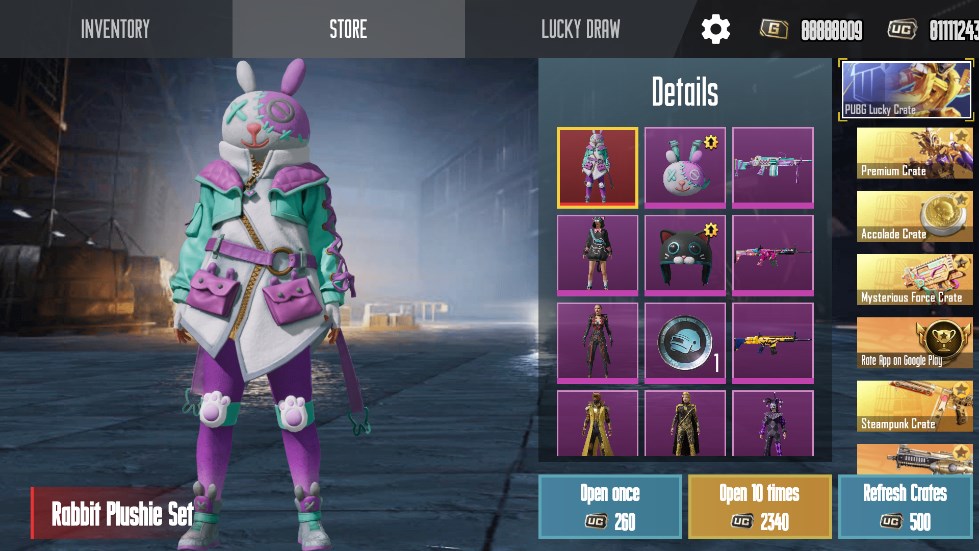Choose the Steampunk Crate
The height and width of the screenshot is (551, 979).
[916, 406]
